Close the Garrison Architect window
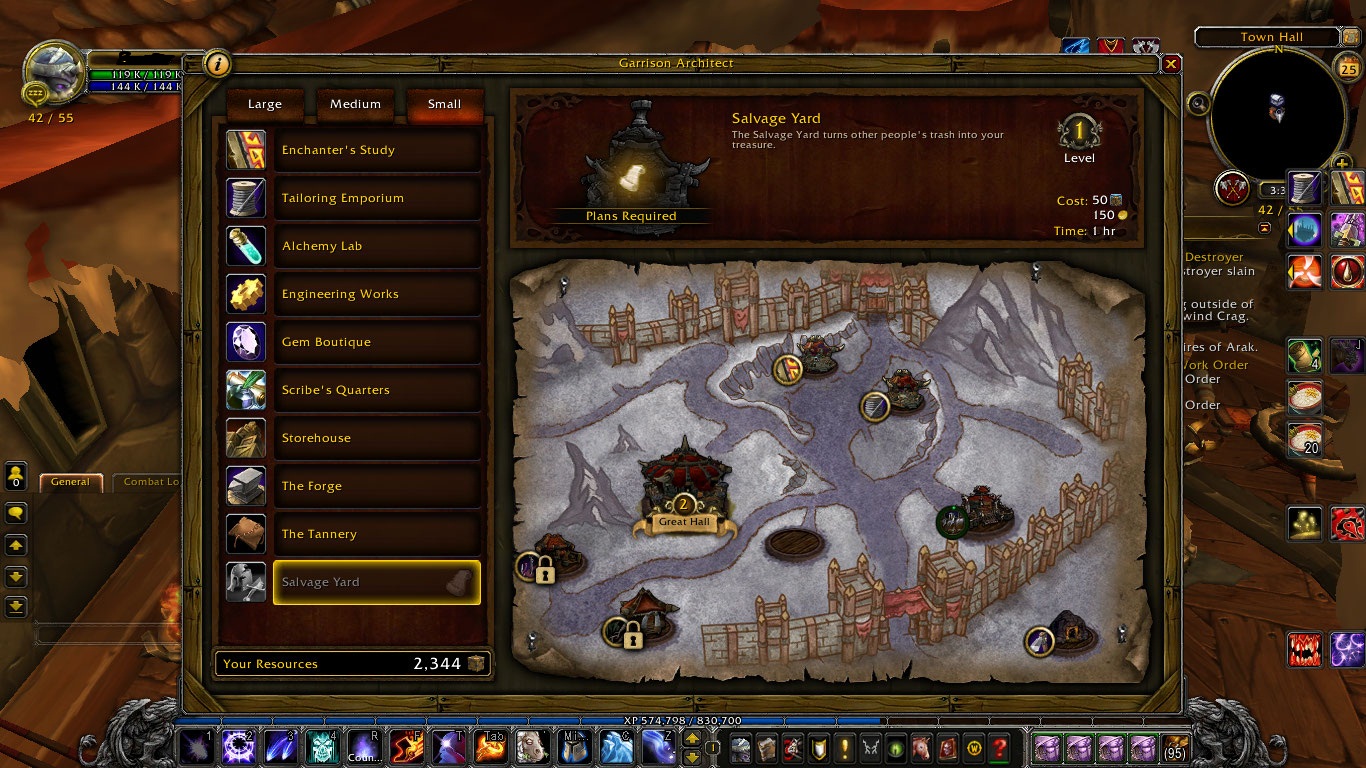The width and height of the screenshot is (1366, 768). pos(1171,64)
